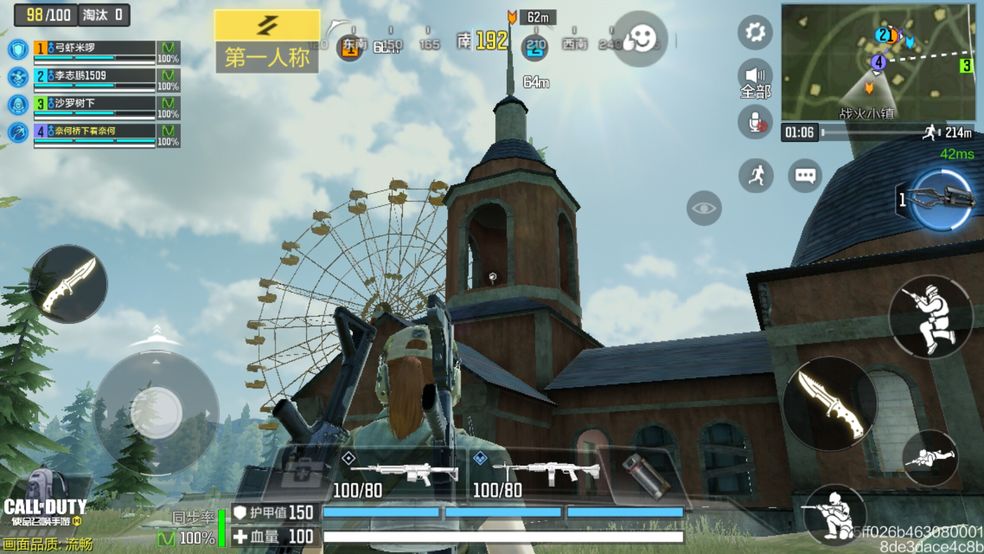Tap the auto-run running figure icon
The height and width of the screenshot is (554, 984).
[x=755, y=176]
